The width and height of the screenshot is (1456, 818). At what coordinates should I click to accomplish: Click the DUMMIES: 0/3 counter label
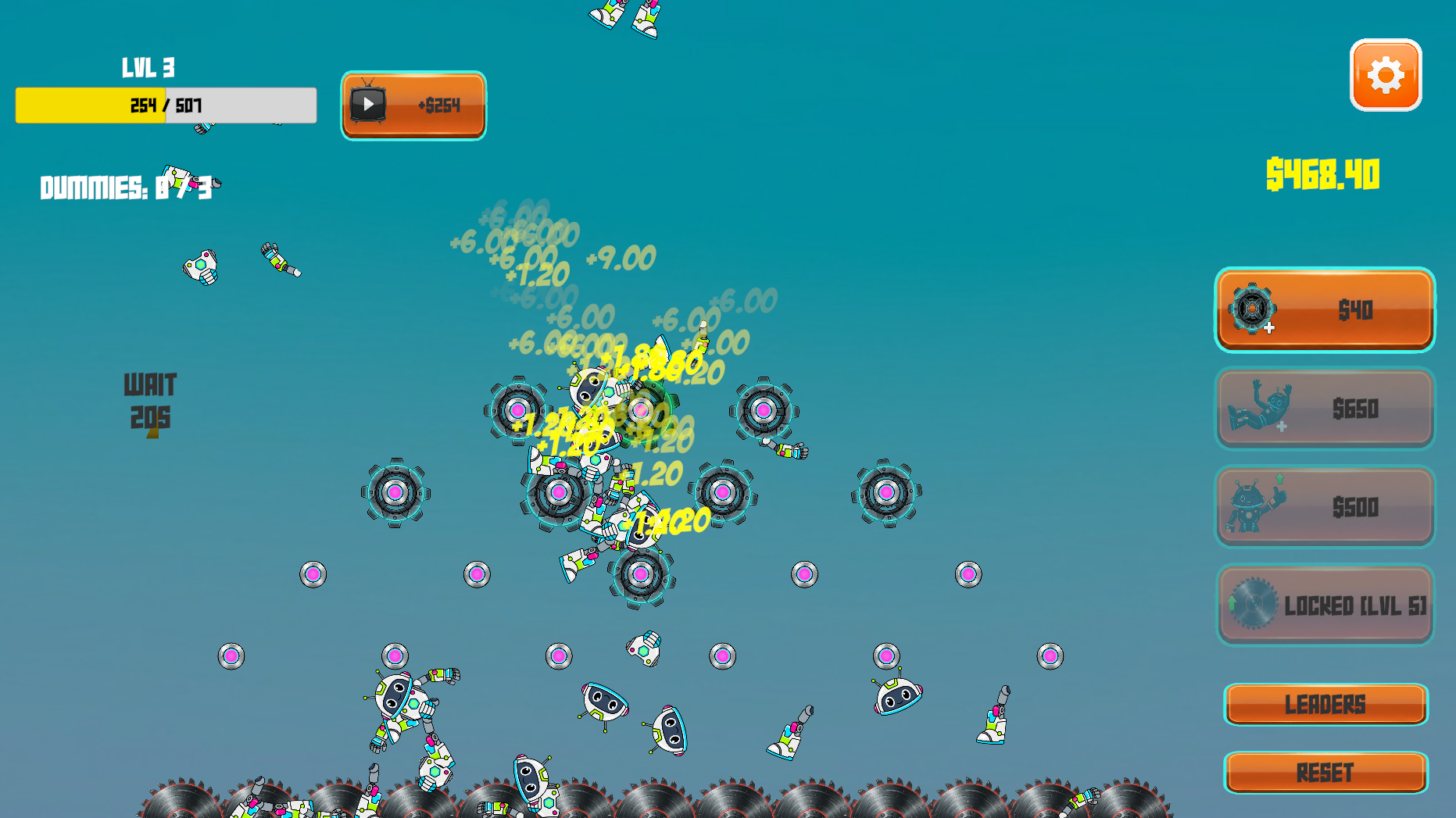(130, 188)
